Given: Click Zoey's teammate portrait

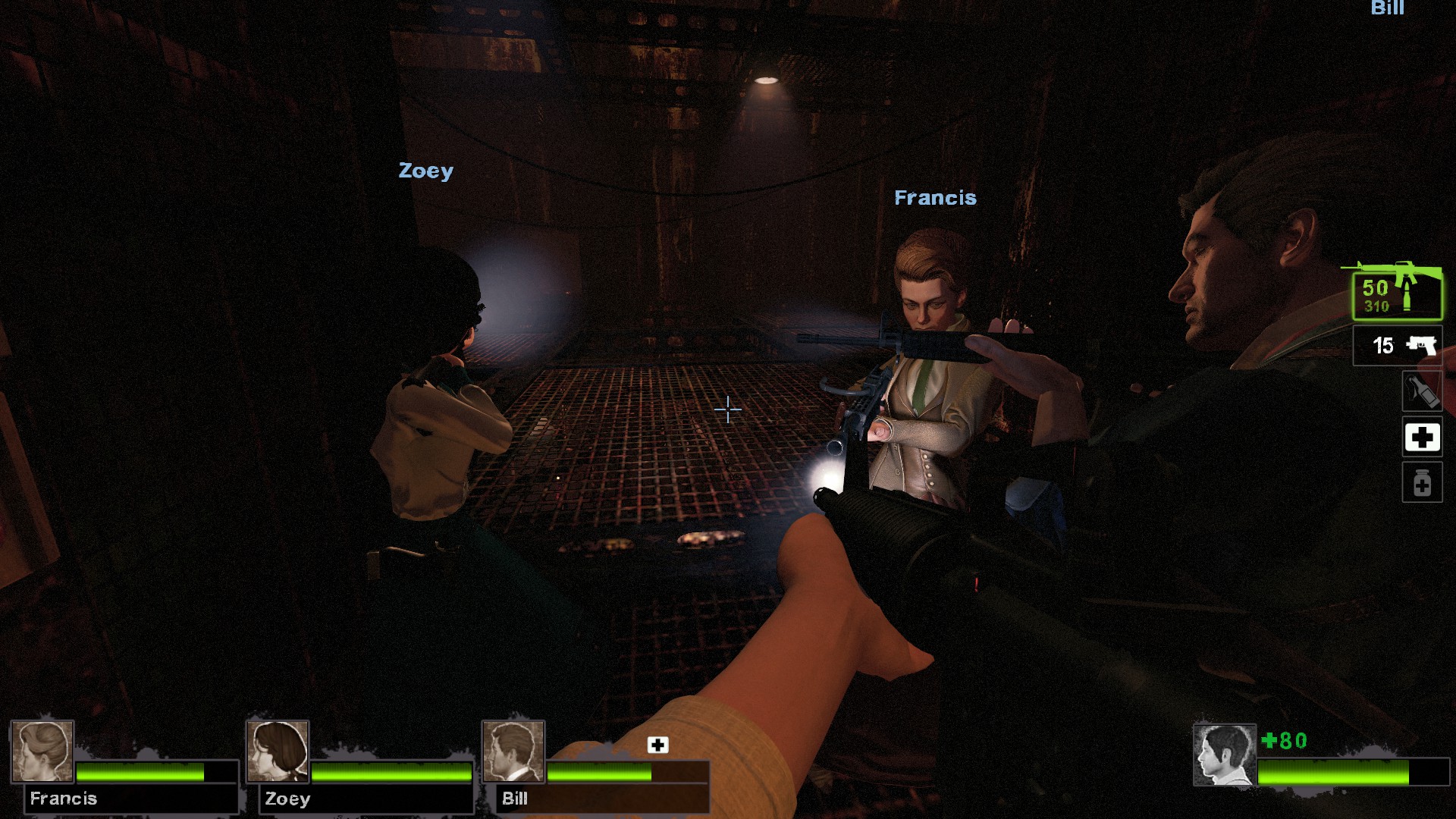Looking at the screenshot, I should pos(278,751).
